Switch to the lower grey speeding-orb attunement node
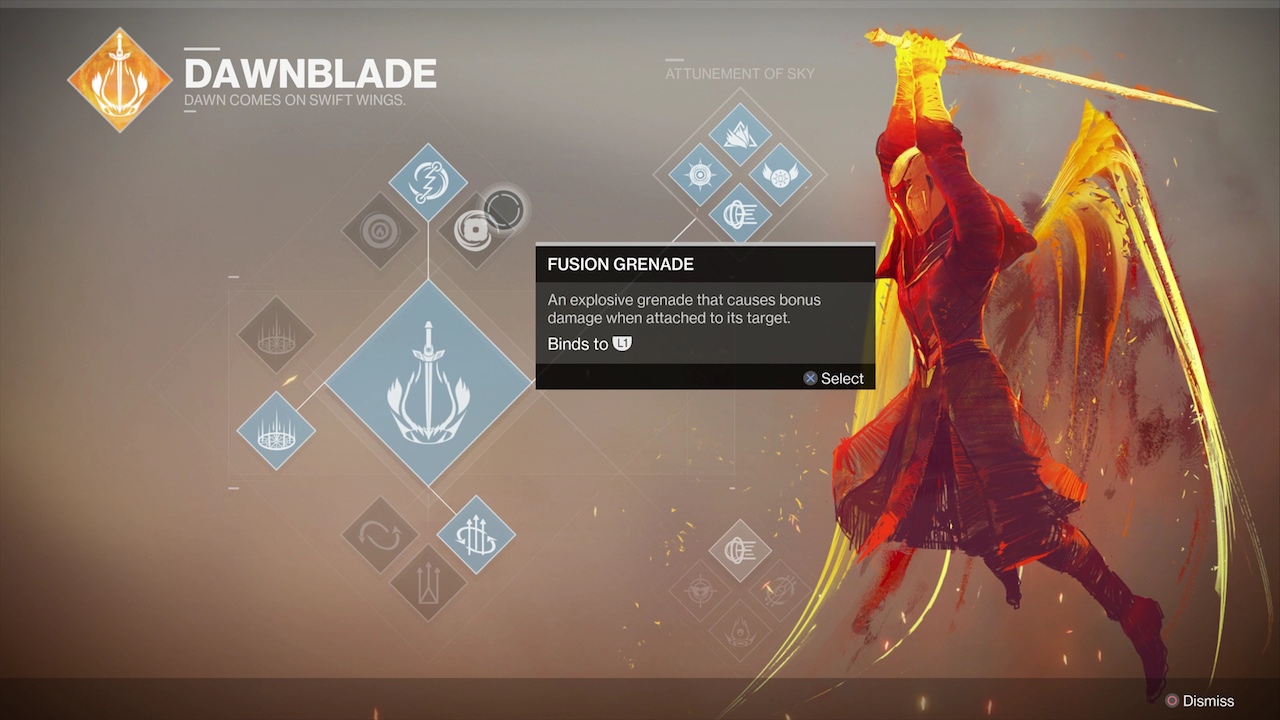This screenshot has height=720, width=1280. [x=740, y=550]
